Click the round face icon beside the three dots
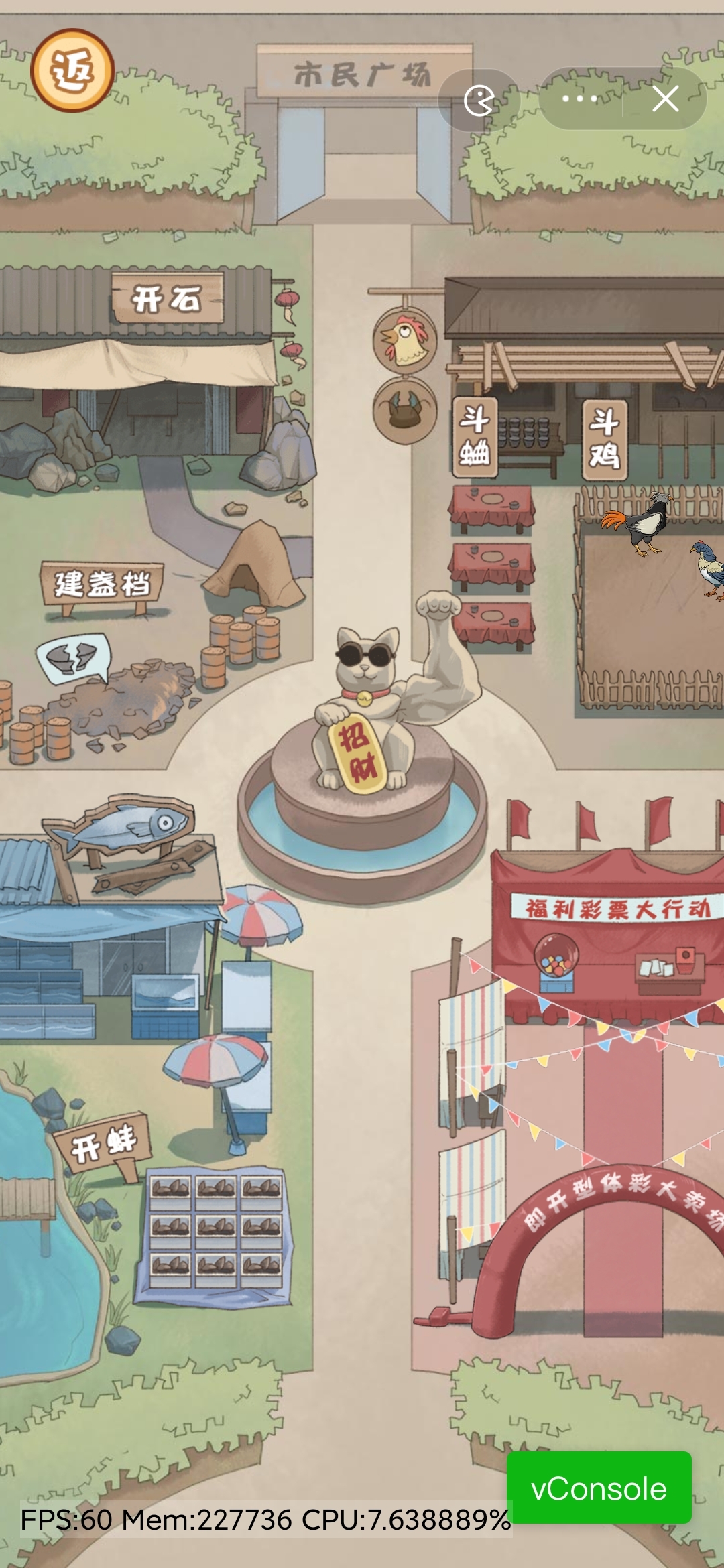The image size is (724, 1568). tap(479, 101)
